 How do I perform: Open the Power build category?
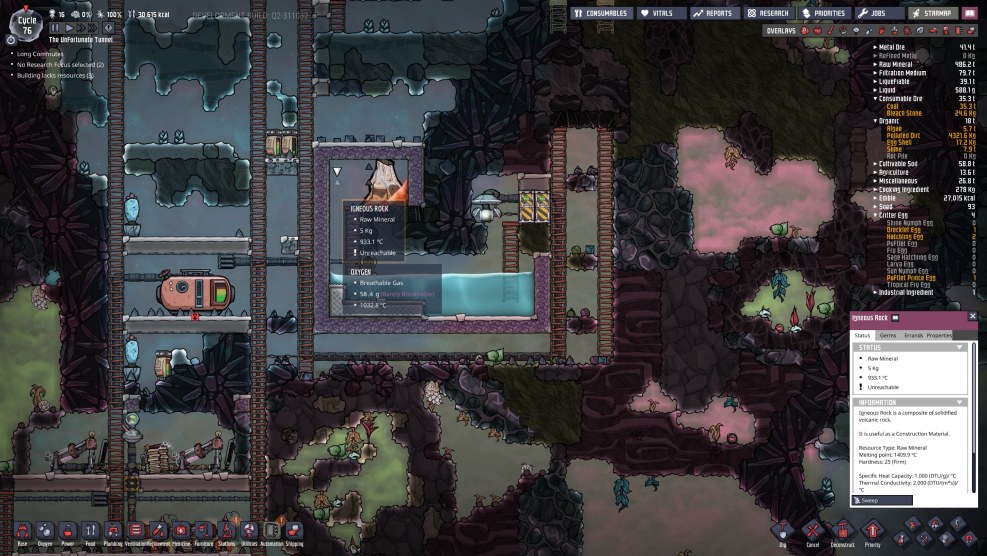67,531
